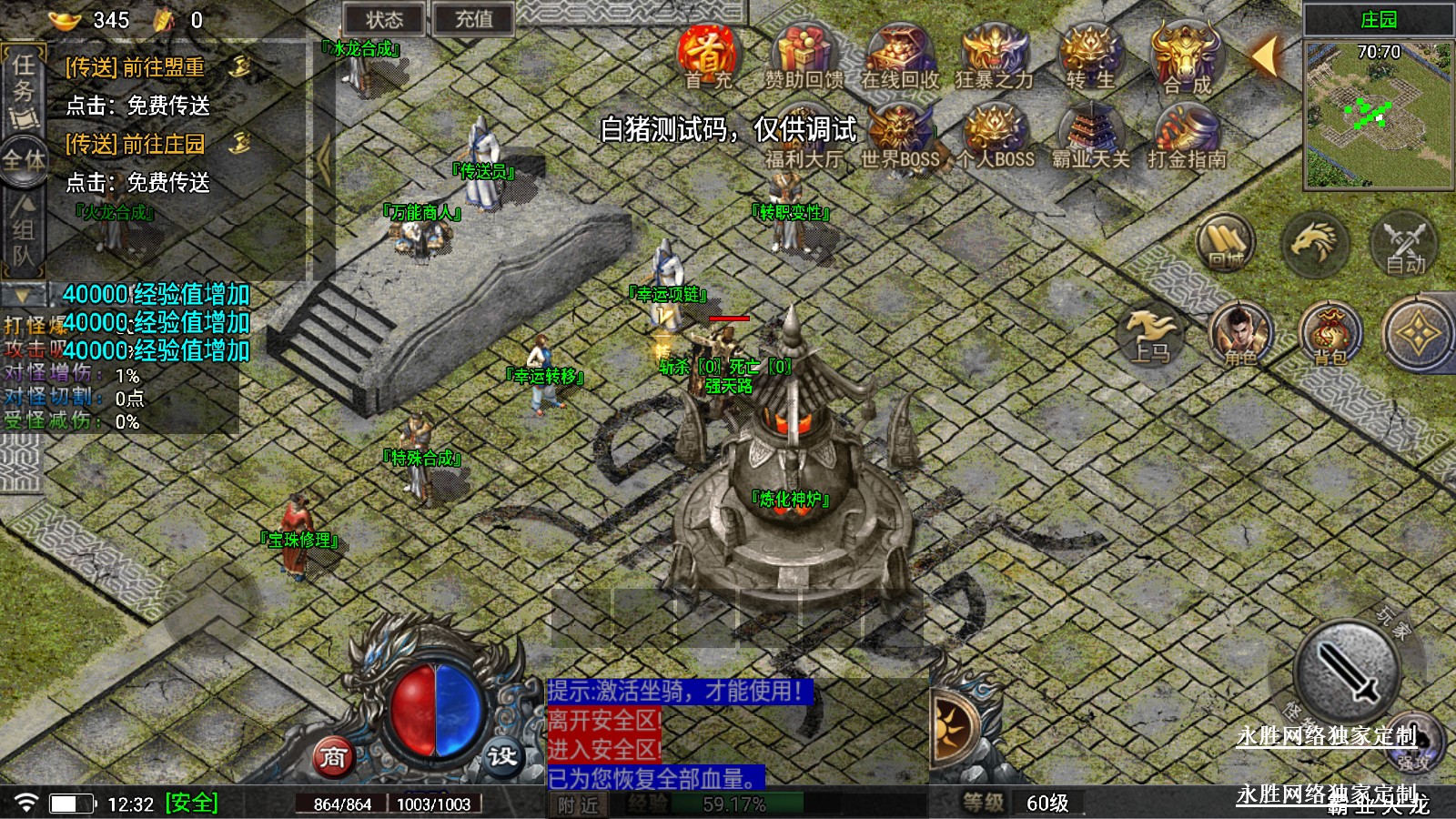Select the 在线回收 online recycle icon
The width and height of the screenshot is (1456, 819).
click(x=899, y=56)
